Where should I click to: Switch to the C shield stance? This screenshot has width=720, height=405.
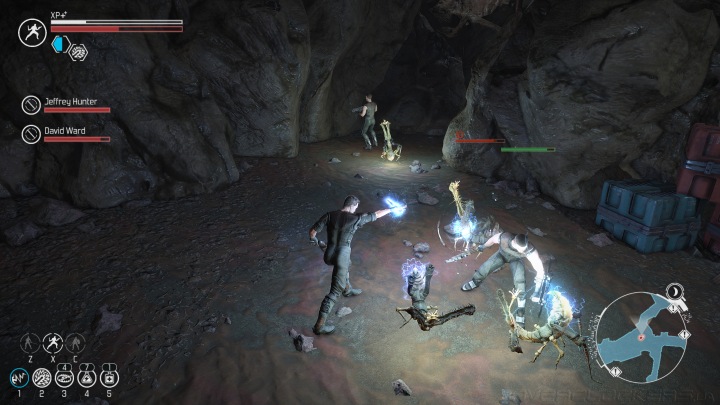(x=75, y=342)
